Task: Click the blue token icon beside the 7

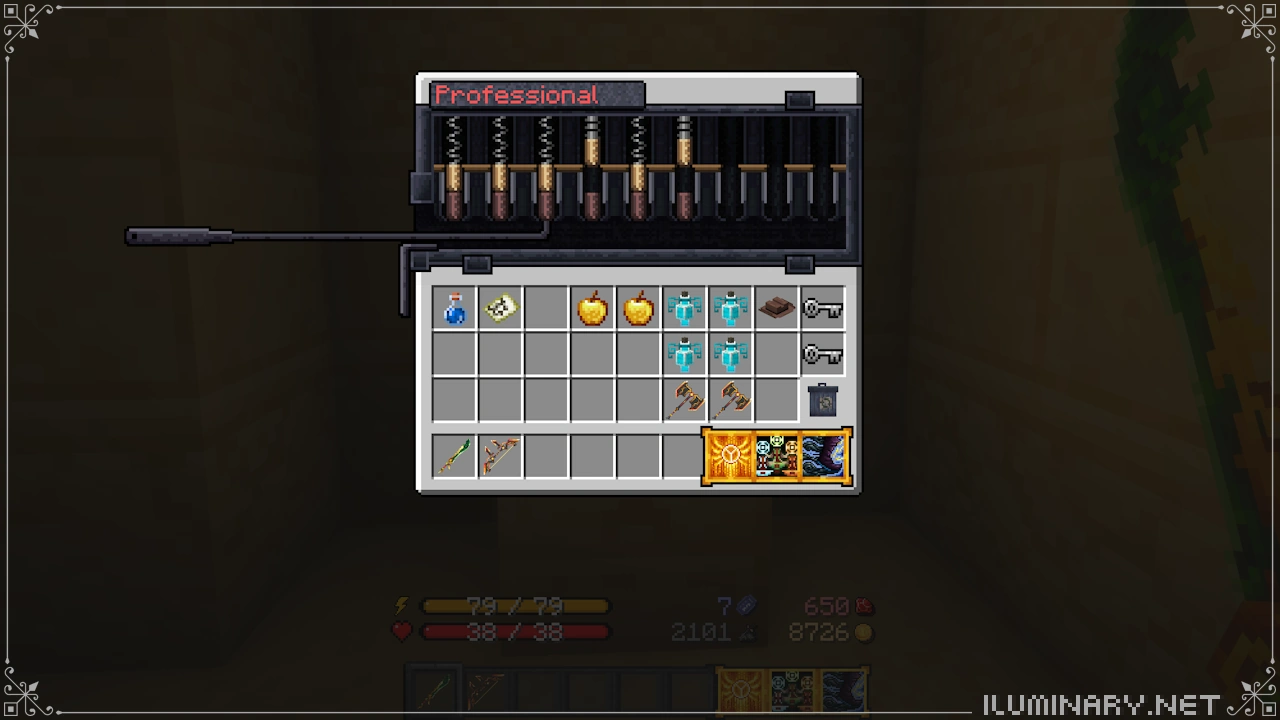Action: [x=744, y=606]
